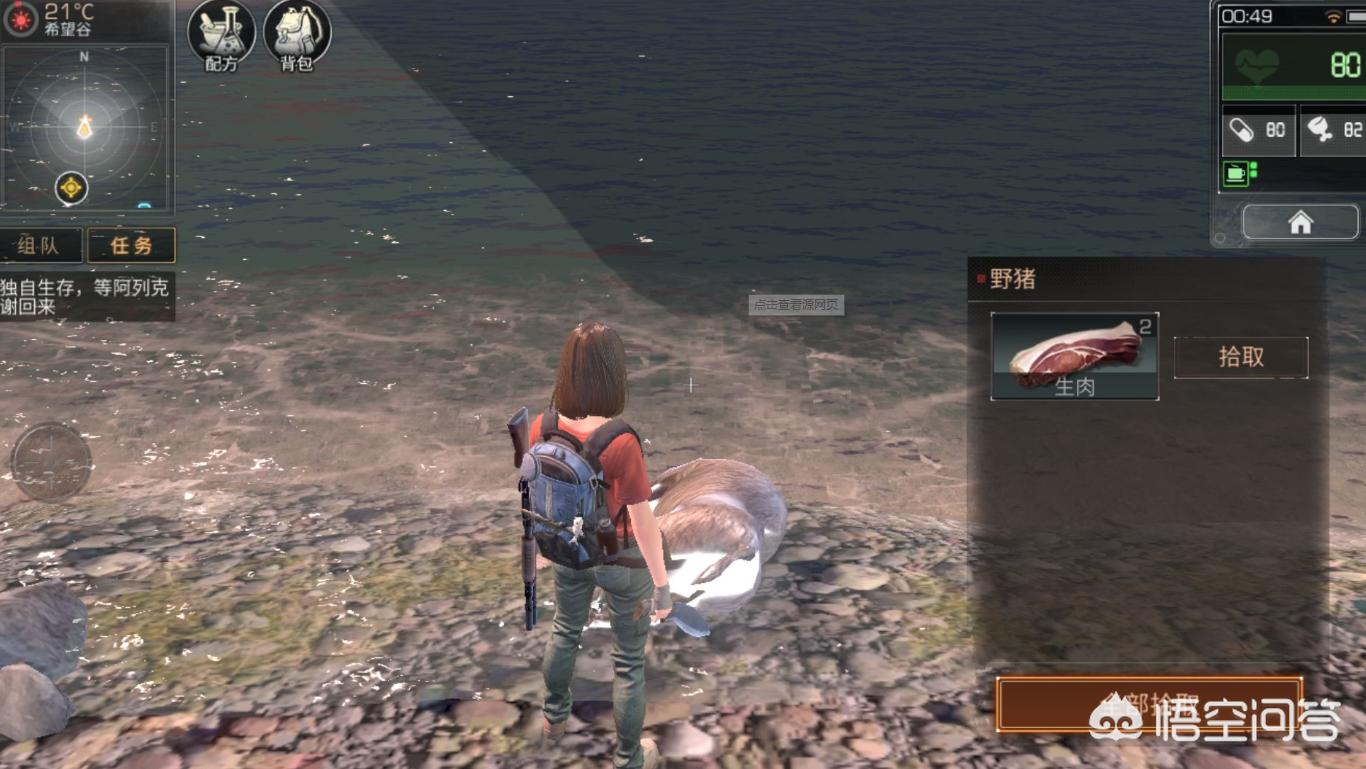Loot everything with the orange pick-all button
The height and width of the screenshot is (769, 1366).
(1148, 704)
